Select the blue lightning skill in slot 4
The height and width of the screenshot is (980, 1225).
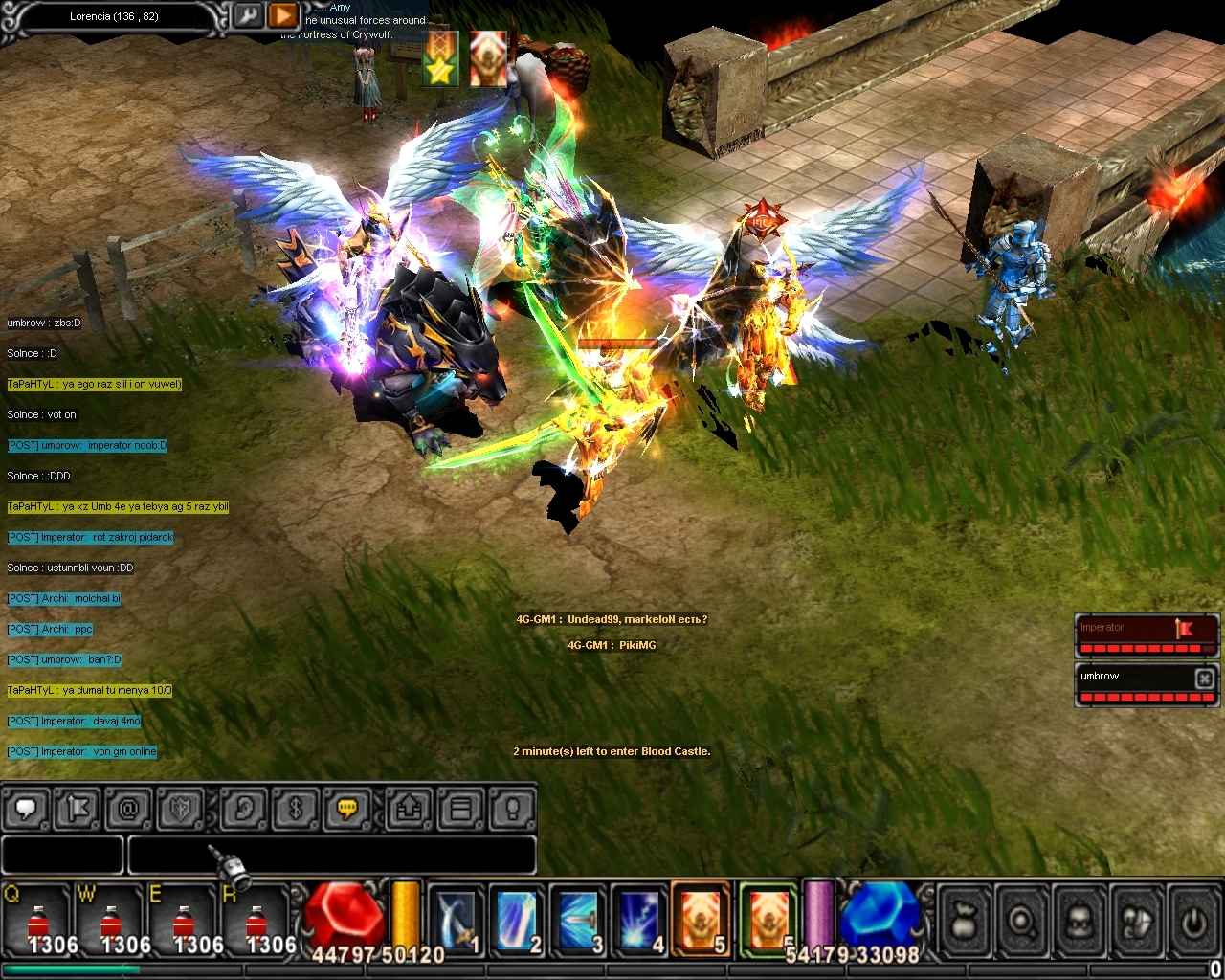pyautogui.click(x=639, y=921)
